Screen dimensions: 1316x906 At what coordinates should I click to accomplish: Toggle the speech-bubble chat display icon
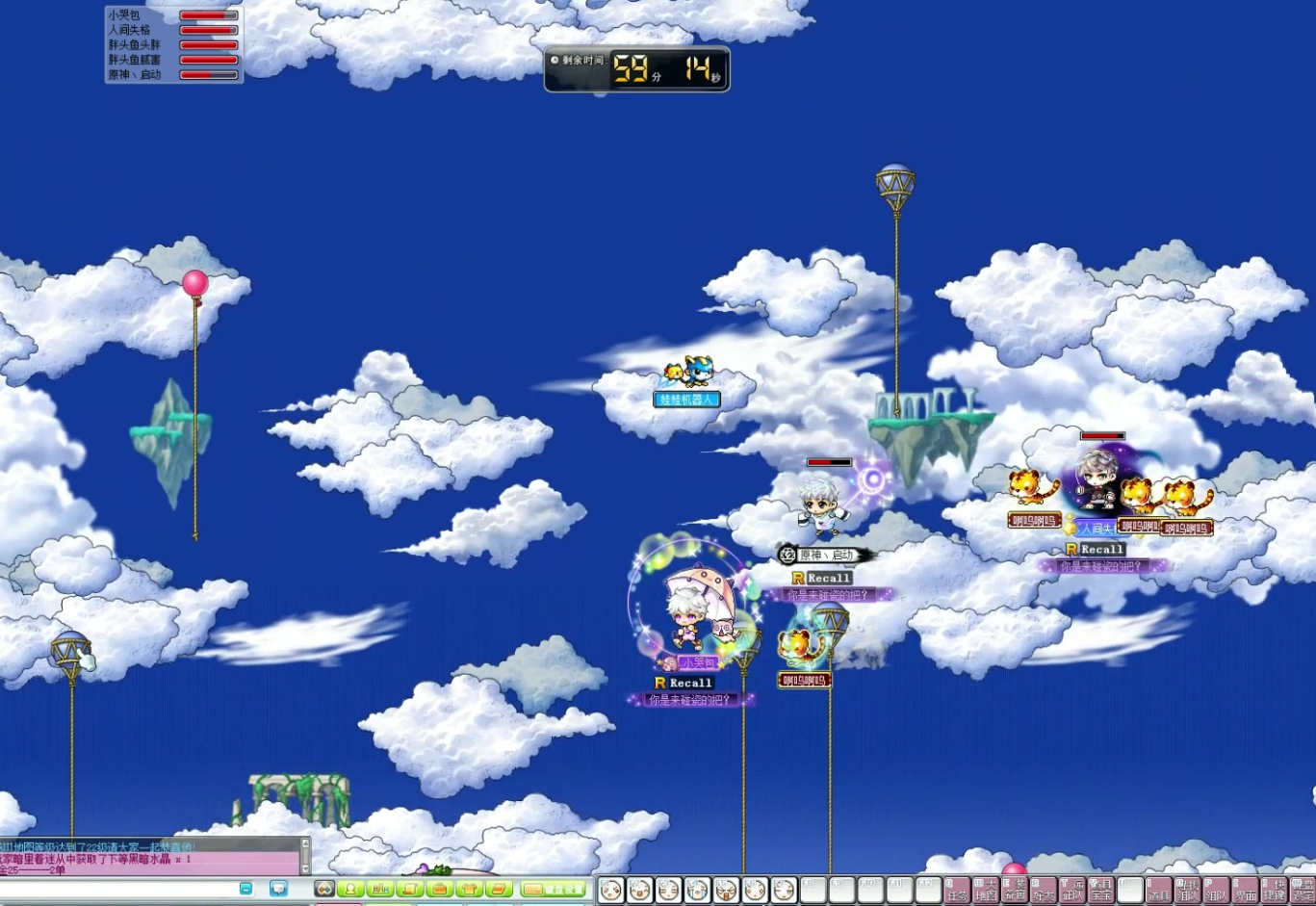[x=279, y=888]
